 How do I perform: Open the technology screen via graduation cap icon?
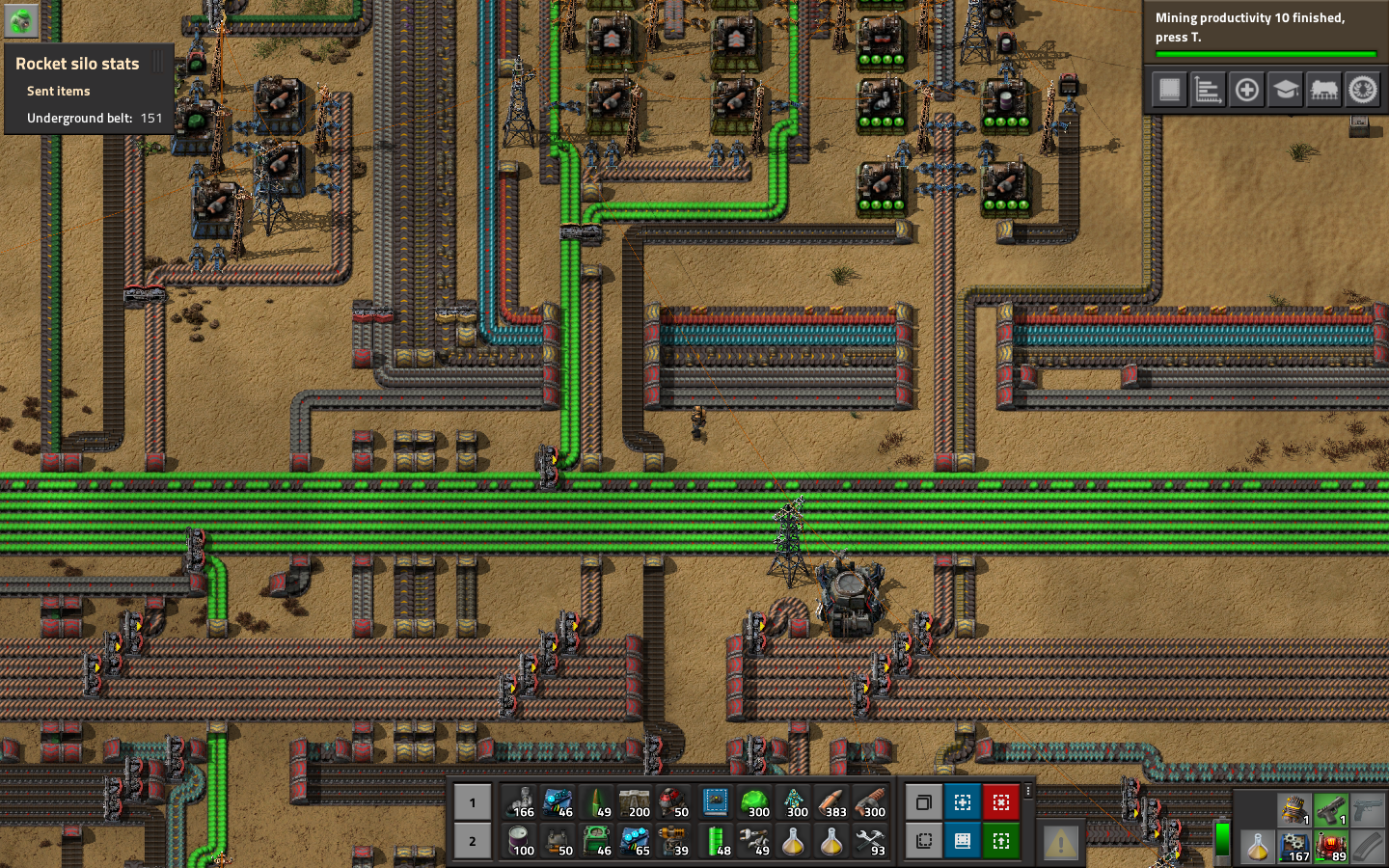tap(1284, 90)
